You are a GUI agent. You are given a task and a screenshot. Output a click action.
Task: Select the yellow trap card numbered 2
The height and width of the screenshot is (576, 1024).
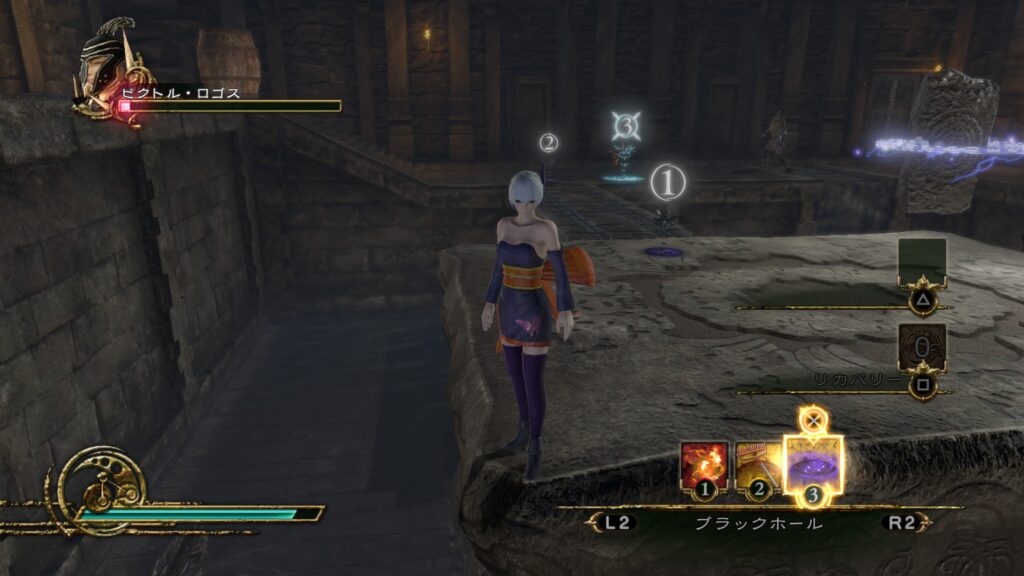coord(759,467)
